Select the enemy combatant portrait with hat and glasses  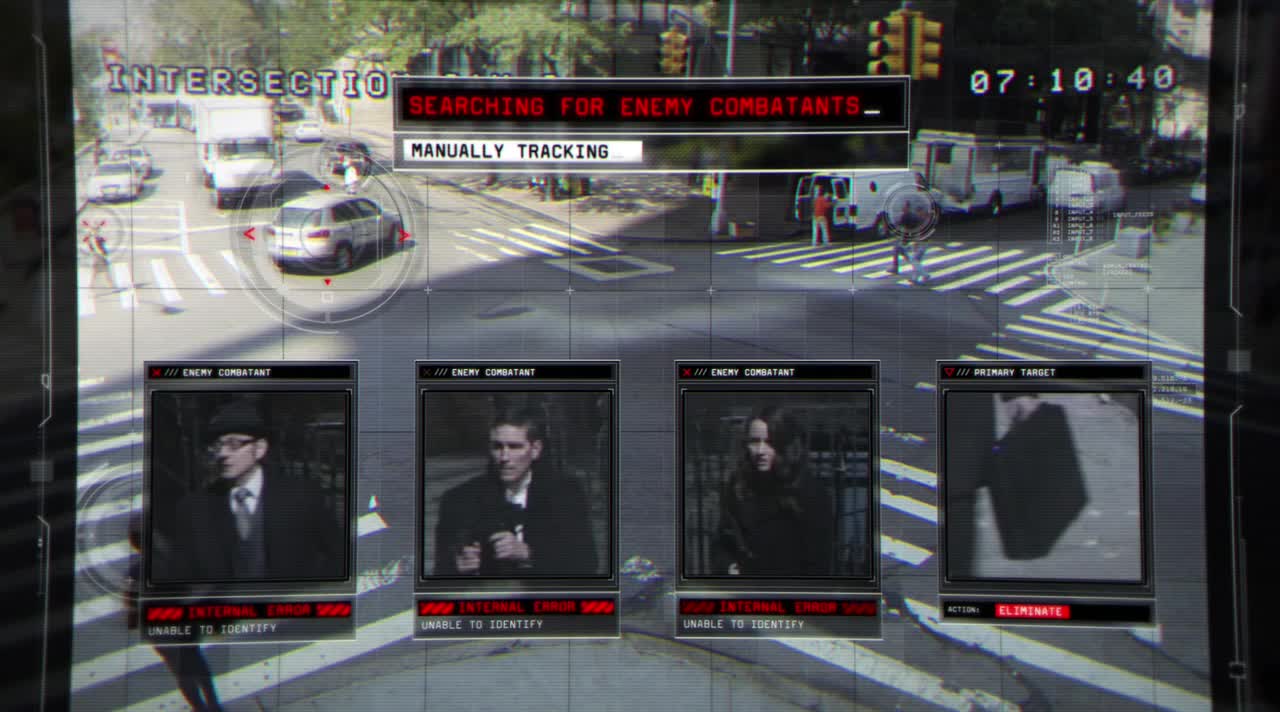click(250, 486)
